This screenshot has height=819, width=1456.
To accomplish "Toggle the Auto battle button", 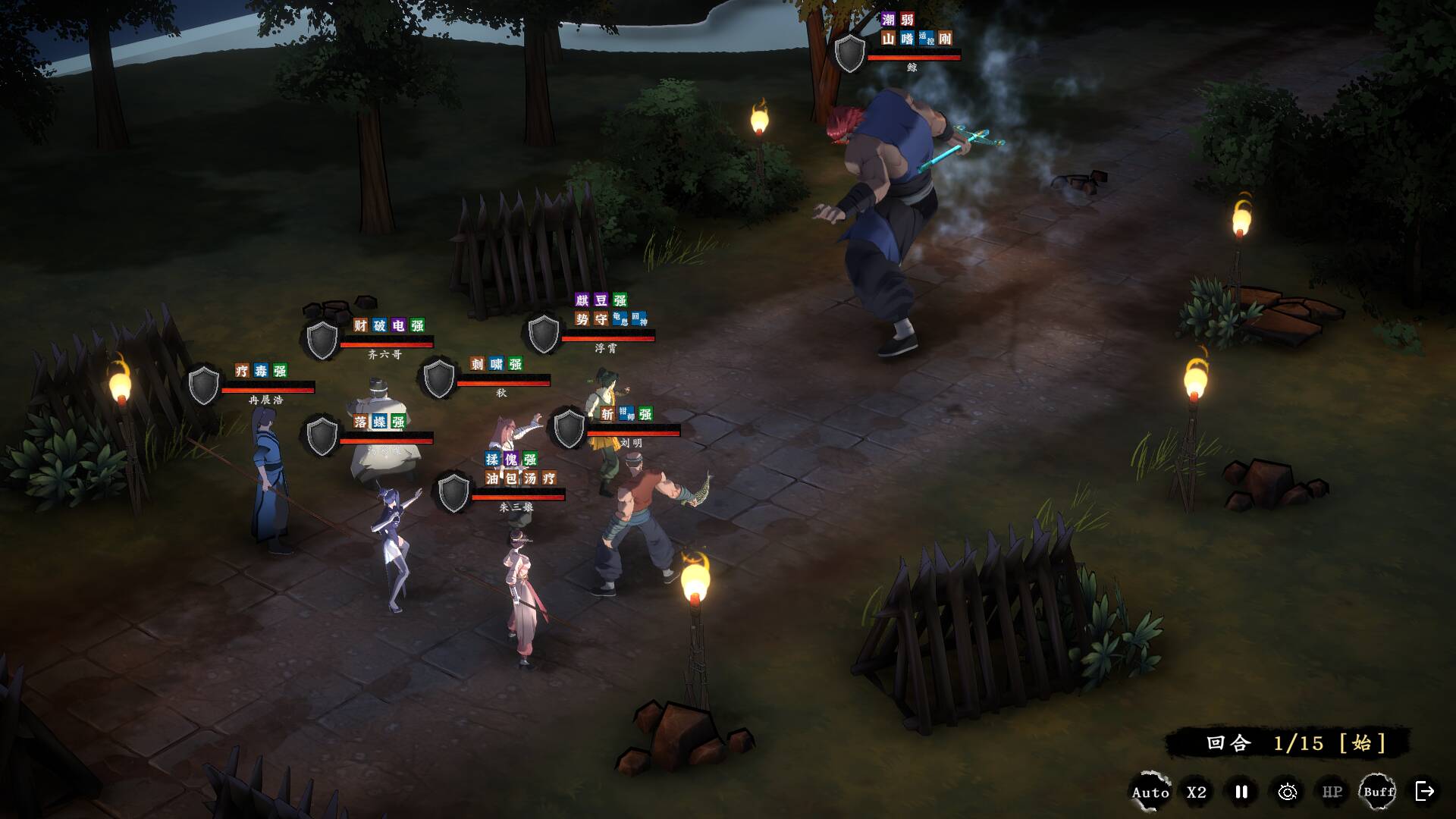I will pyautogui.click(x=1150, y=792).
